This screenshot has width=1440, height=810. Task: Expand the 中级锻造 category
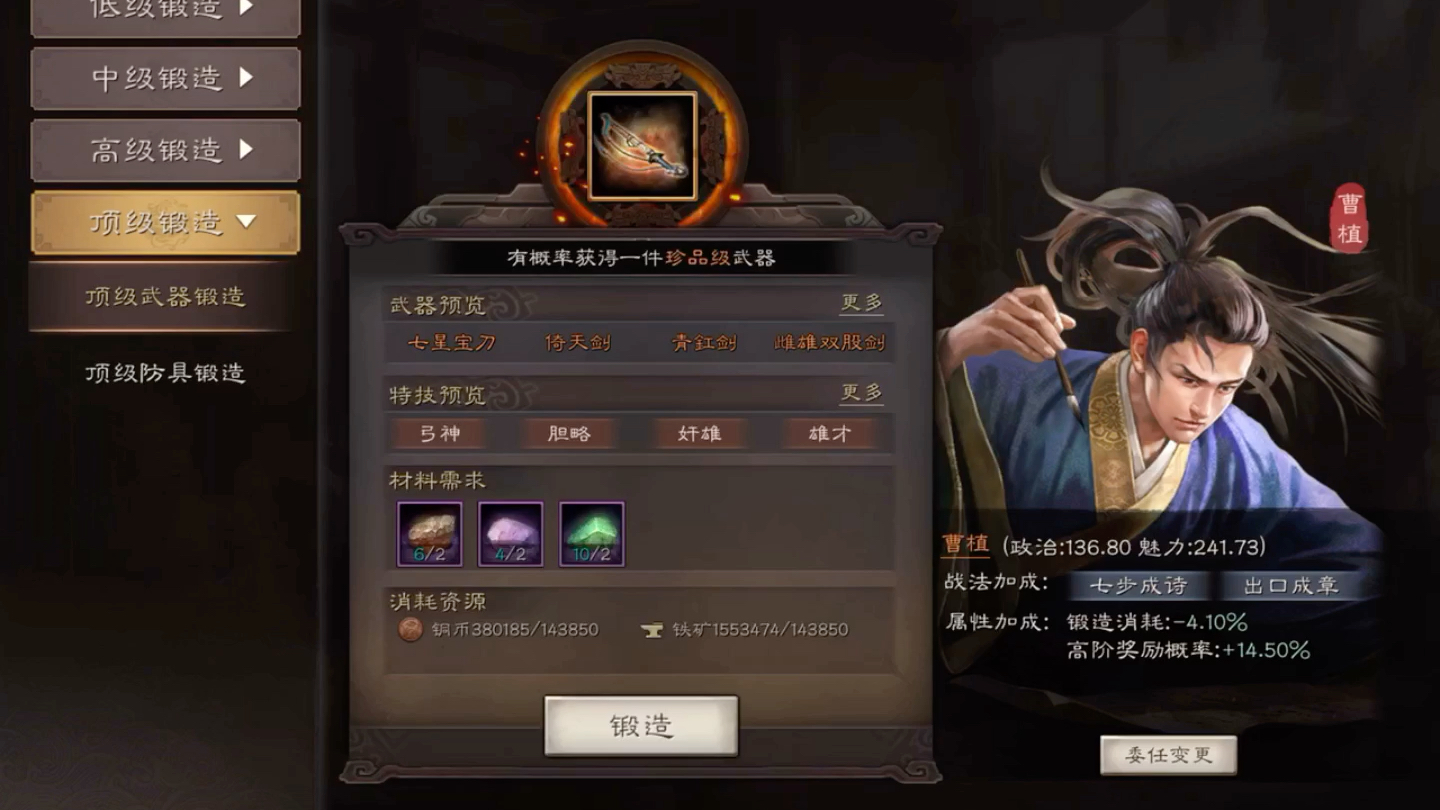tap(165, 79)
